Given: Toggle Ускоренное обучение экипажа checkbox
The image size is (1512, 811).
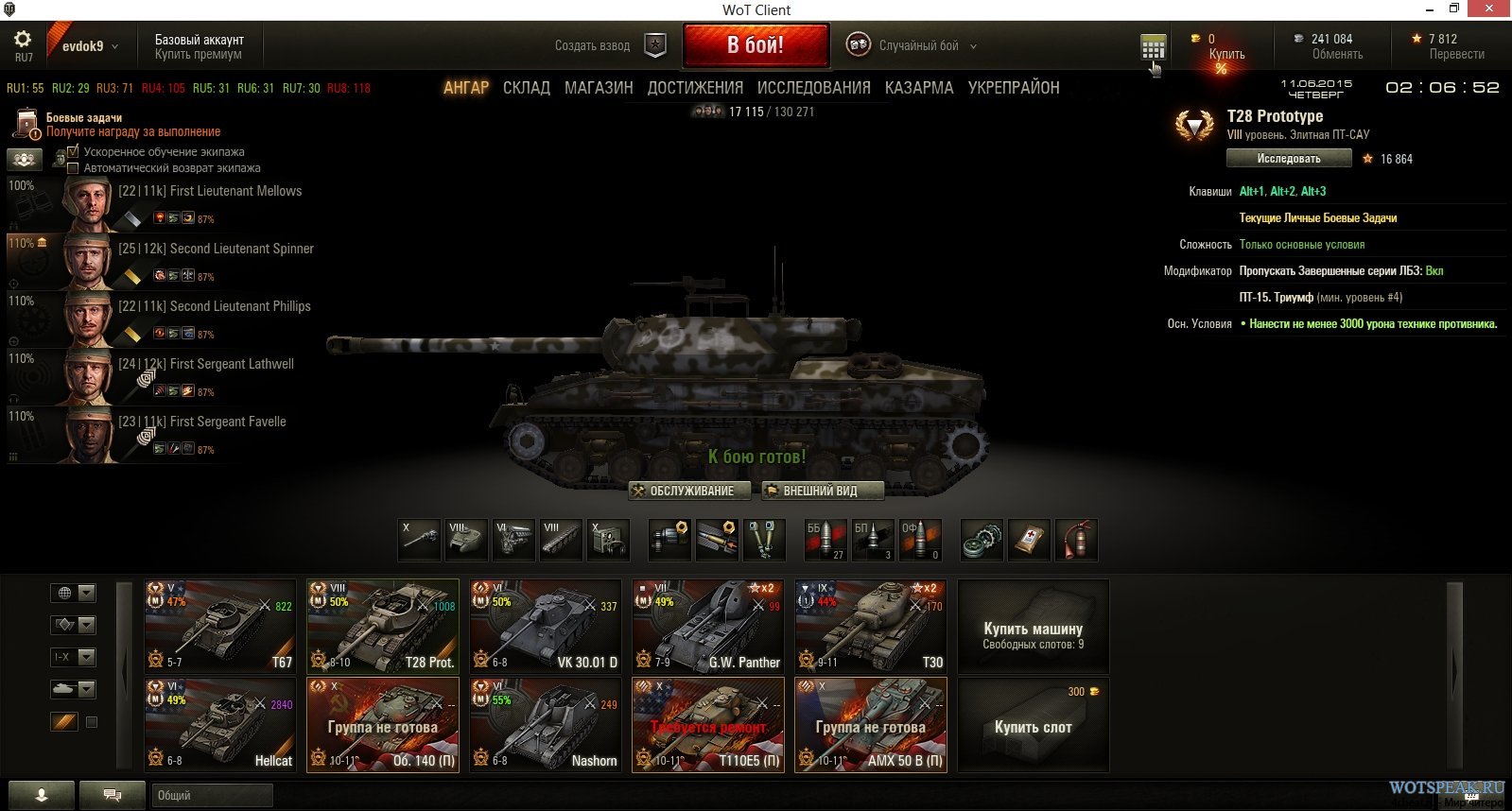Looking at the screenshot, I should (73, 151).
